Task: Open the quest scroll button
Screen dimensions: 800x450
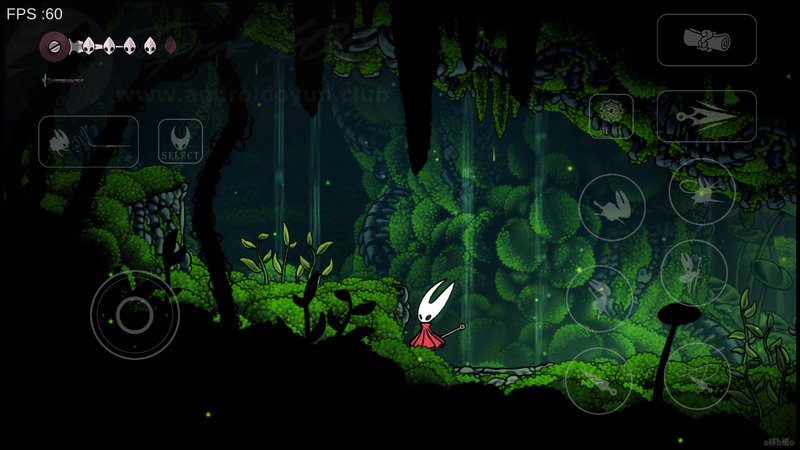Action: [706, 40]
